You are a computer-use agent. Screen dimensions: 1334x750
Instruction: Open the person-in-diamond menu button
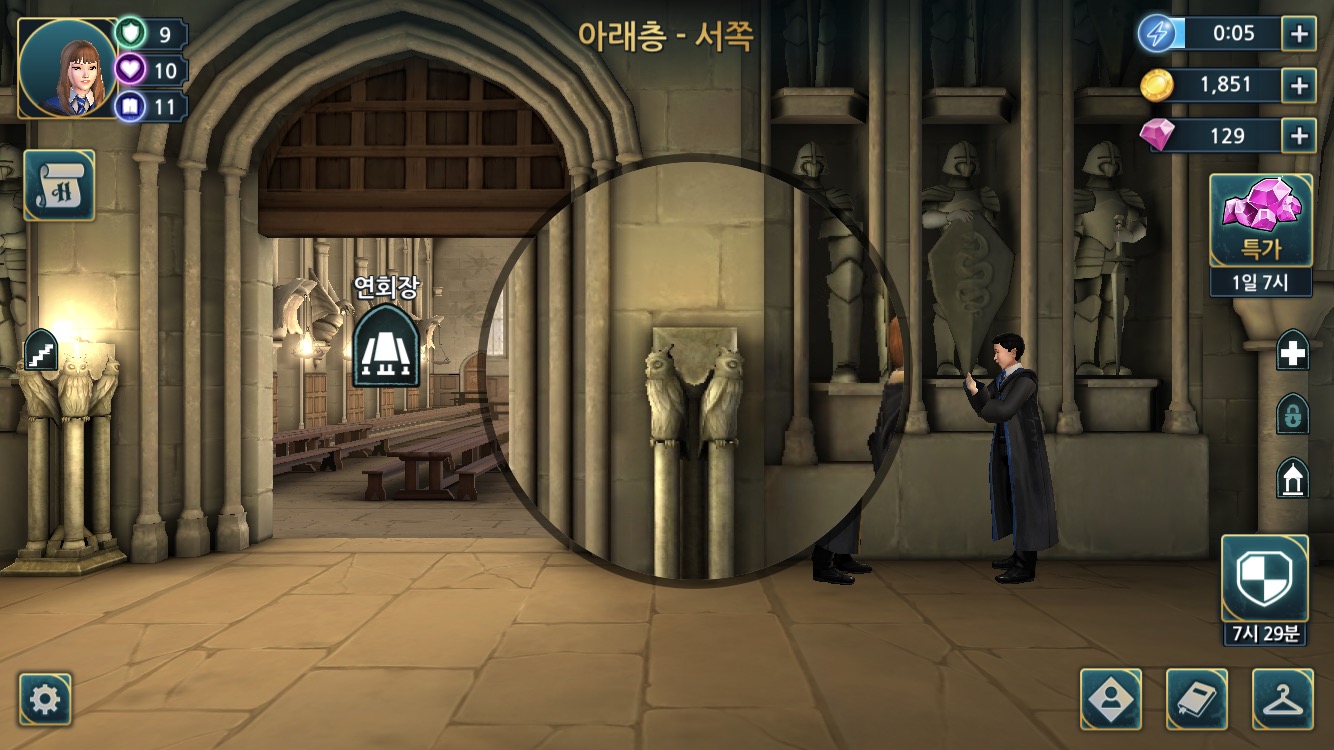click(1111, 698)
